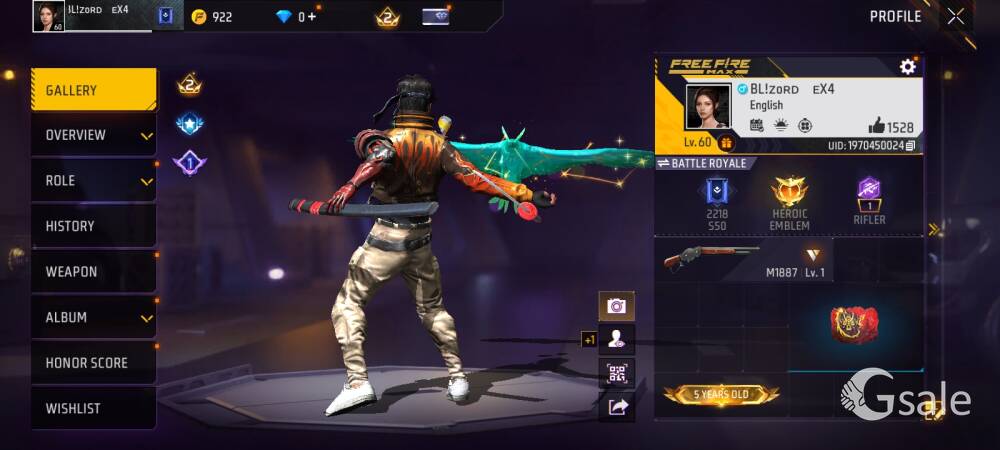The width and height of the screenshot is (1000, 450).
Task: Copy the player UID
Action: tap(910, 146)
